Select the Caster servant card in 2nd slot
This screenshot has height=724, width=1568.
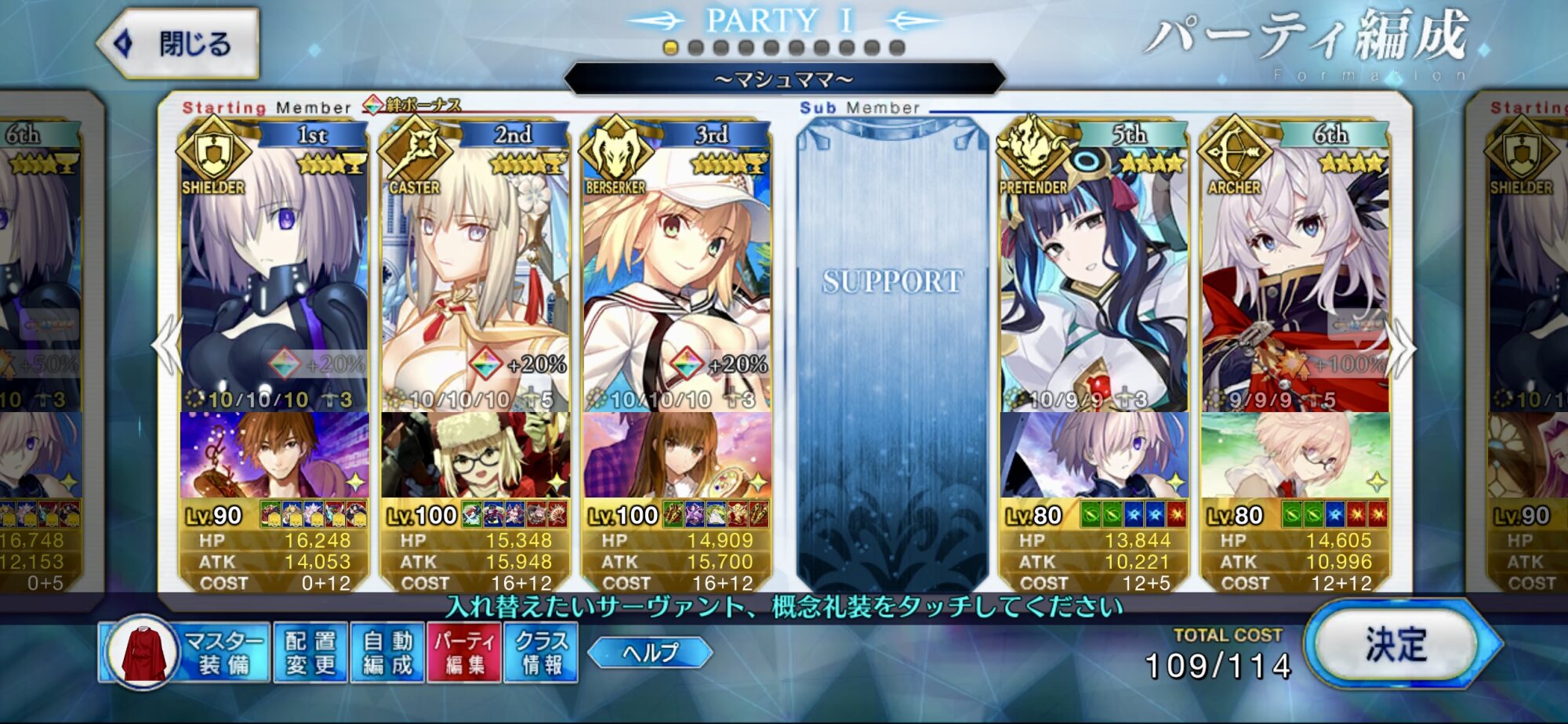click(x=475, y=274)
